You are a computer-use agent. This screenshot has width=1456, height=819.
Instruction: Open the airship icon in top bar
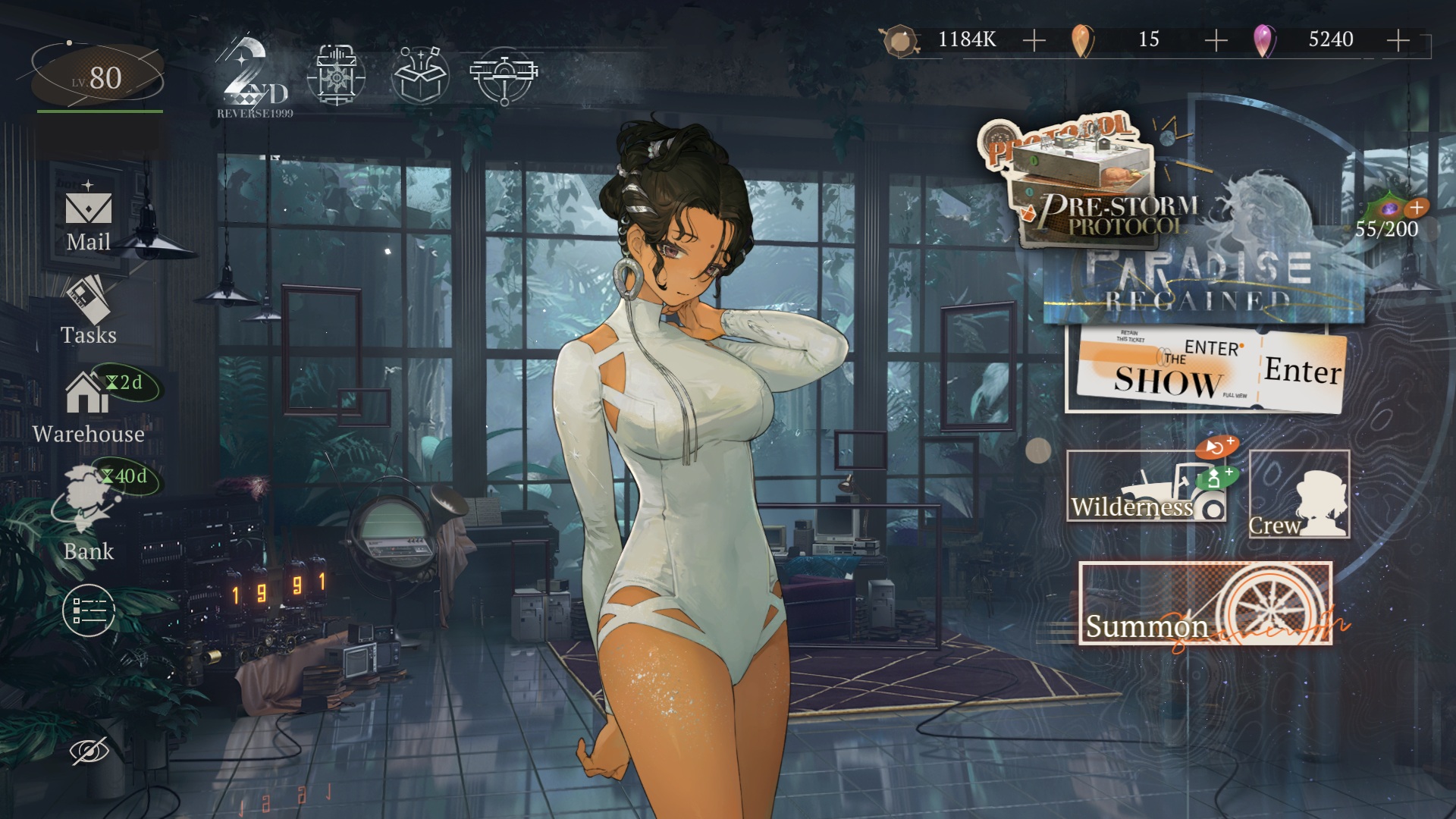[504, 74]
